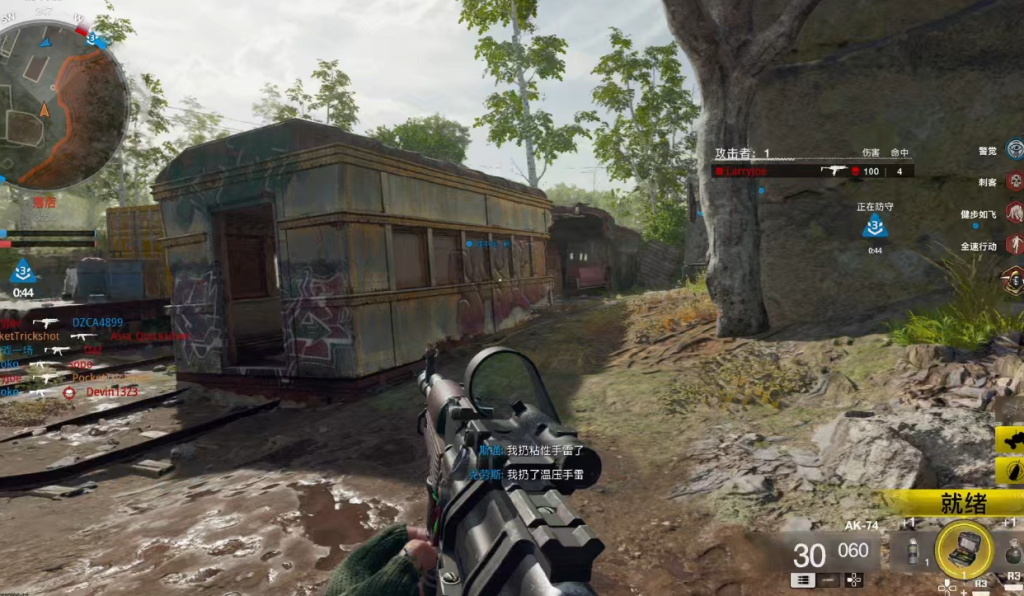Select the 刺客 skull perk icon
This screenshot has height=596, width=1024.
pyautogui.click(x=1014, y=182)
